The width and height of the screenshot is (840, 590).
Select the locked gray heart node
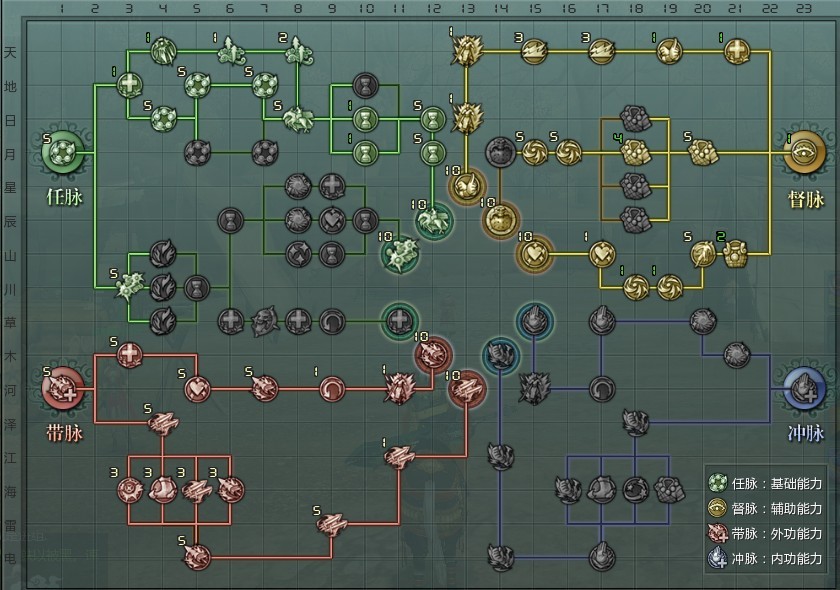coord(331,220)
